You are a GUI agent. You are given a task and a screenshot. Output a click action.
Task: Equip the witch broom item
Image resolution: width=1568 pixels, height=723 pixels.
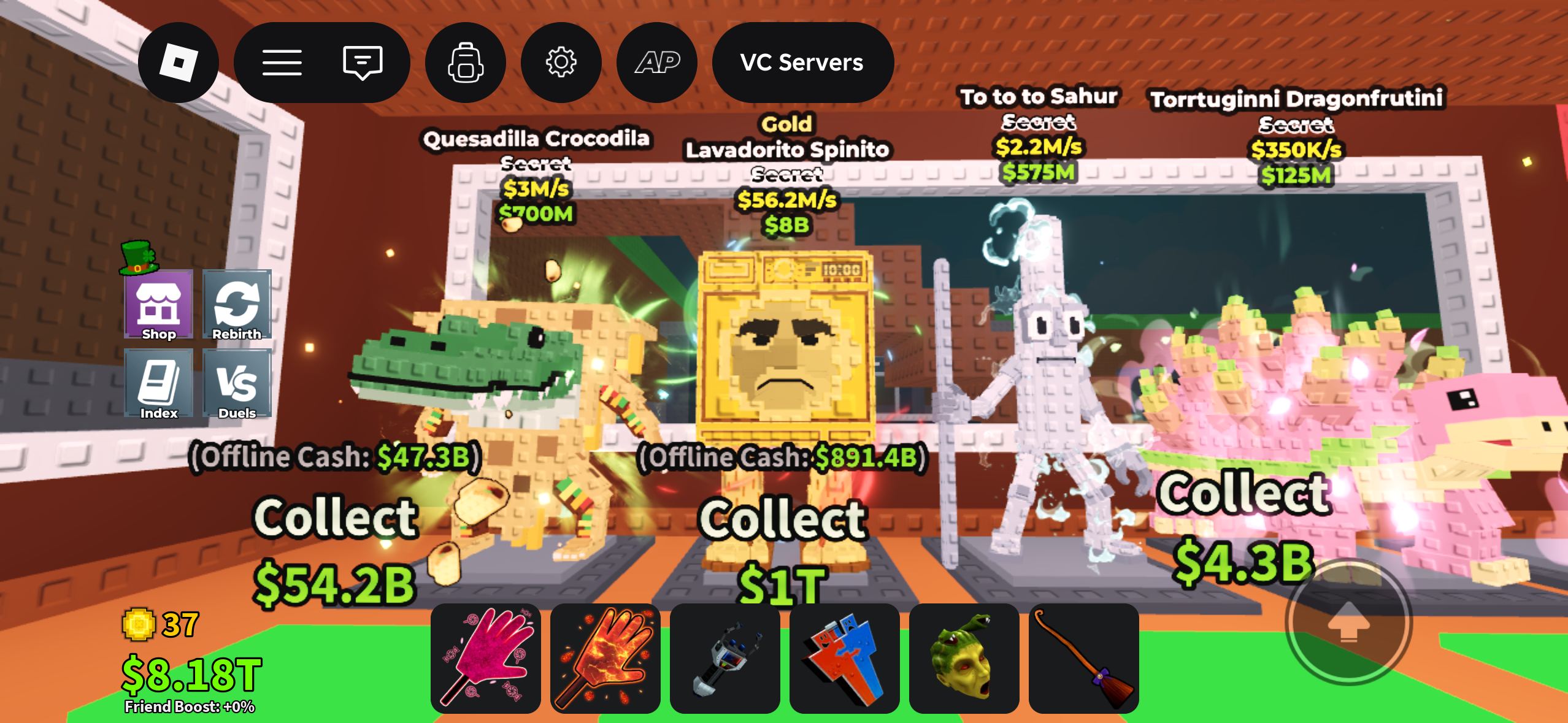pyautogui.click(x=1084, y=658)
